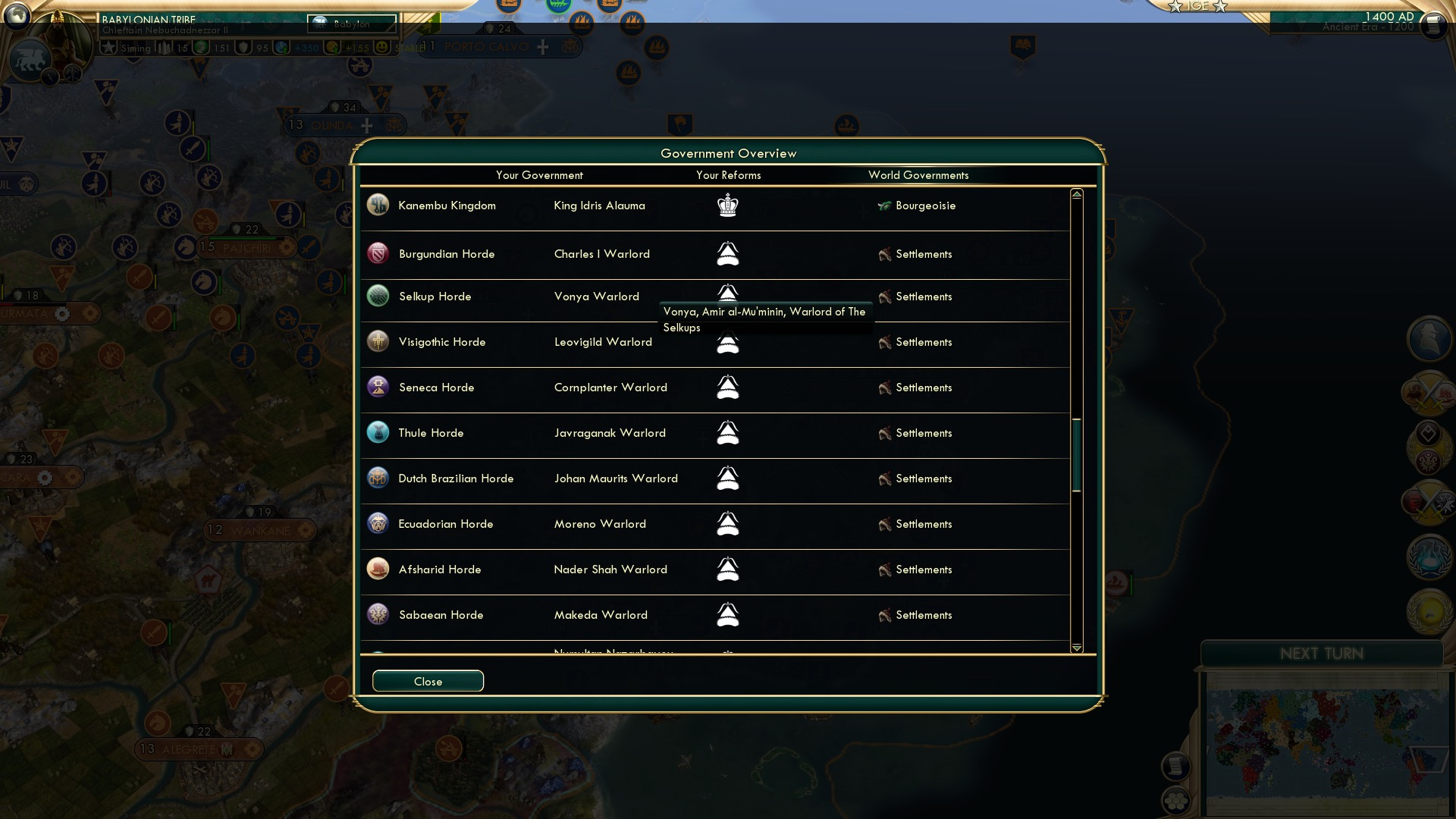Click the Thule Horde emblem icon
The image size is (1456, 819).
[378, 432]
